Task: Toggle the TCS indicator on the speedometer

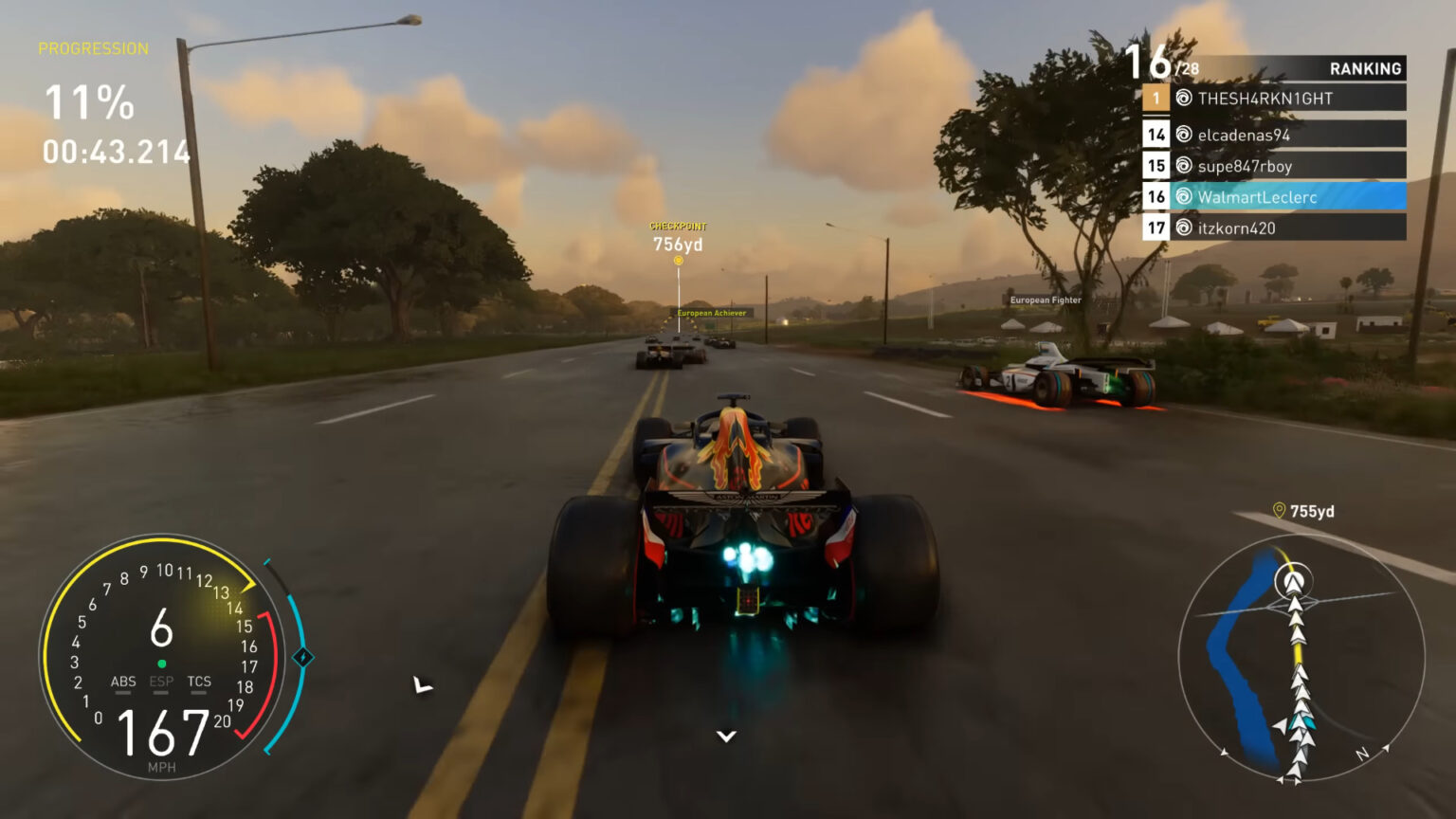Action: [197, 682]
